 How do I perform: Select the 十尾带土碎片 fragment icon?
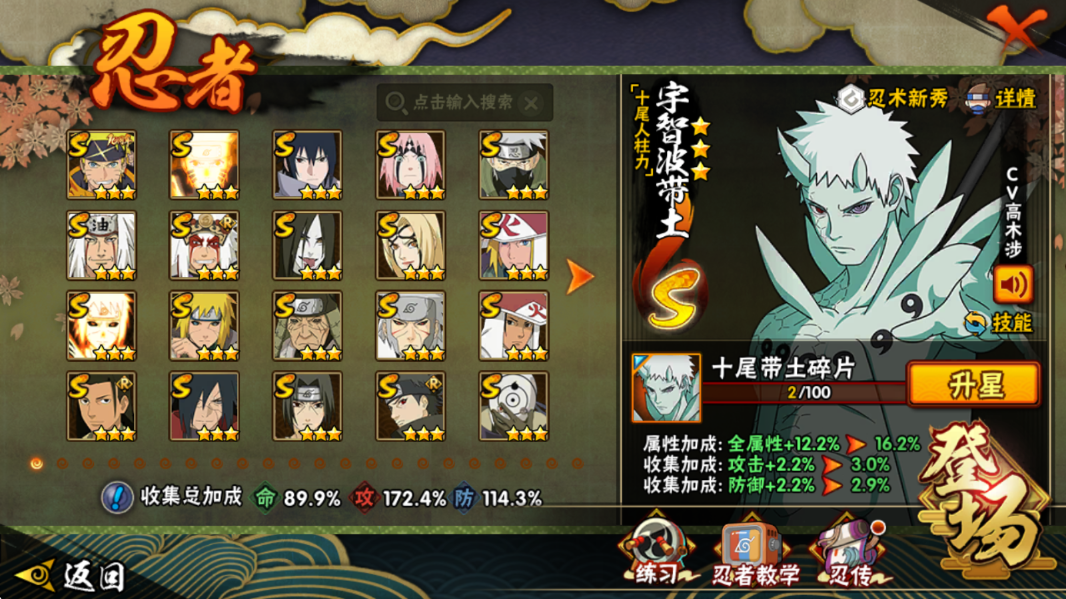pos(666,387)
